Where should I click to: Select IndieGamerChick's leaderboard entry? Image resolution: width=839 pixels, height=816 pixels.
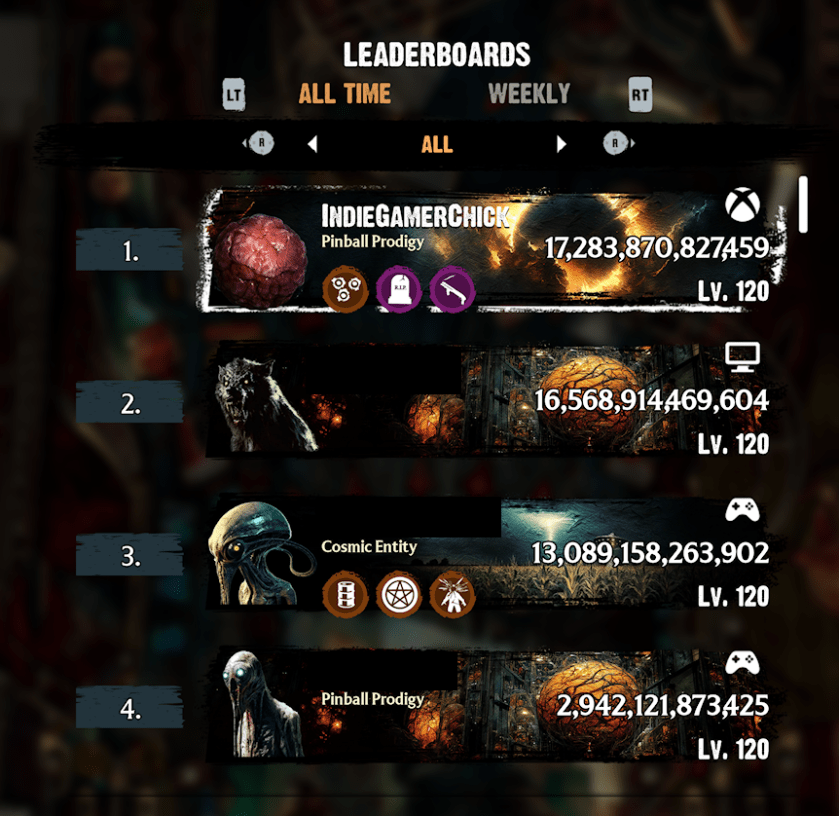pos(495,250)
